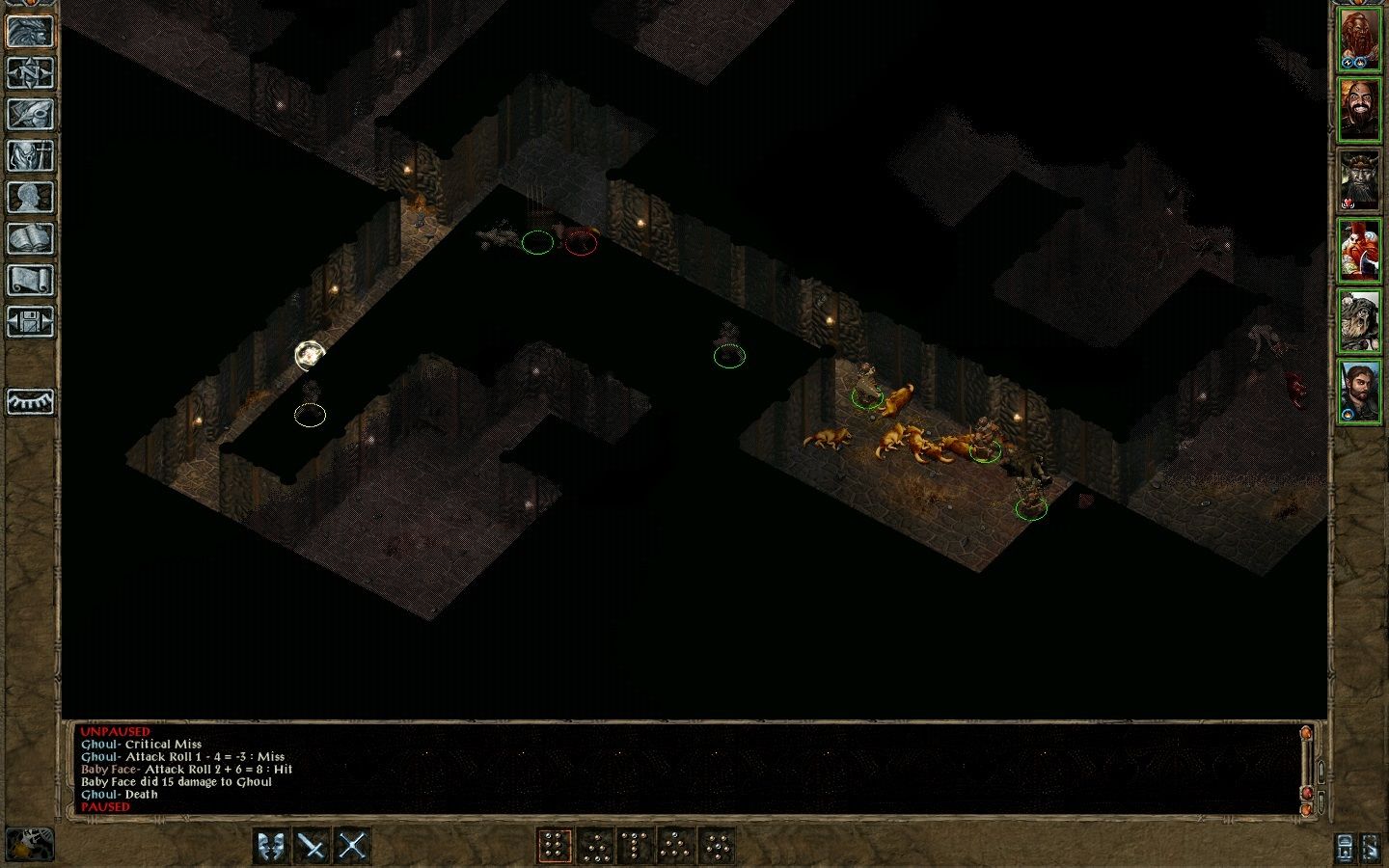Viewport: 1389px width, 868px height.
Task: Open the character record silhouette button
Action: (30, 198)
